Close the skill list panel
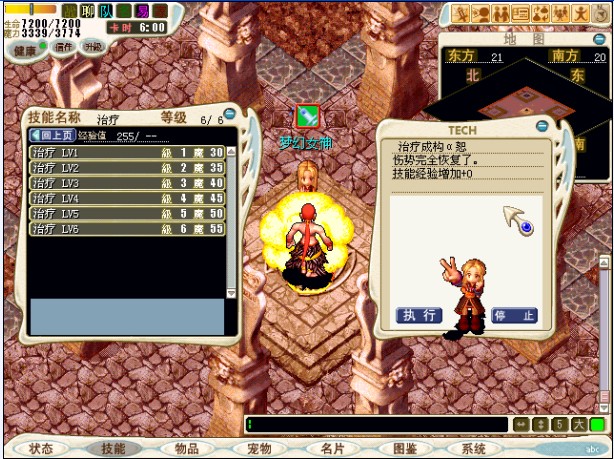This screenshot has width=614, height=459. [229, 114]
